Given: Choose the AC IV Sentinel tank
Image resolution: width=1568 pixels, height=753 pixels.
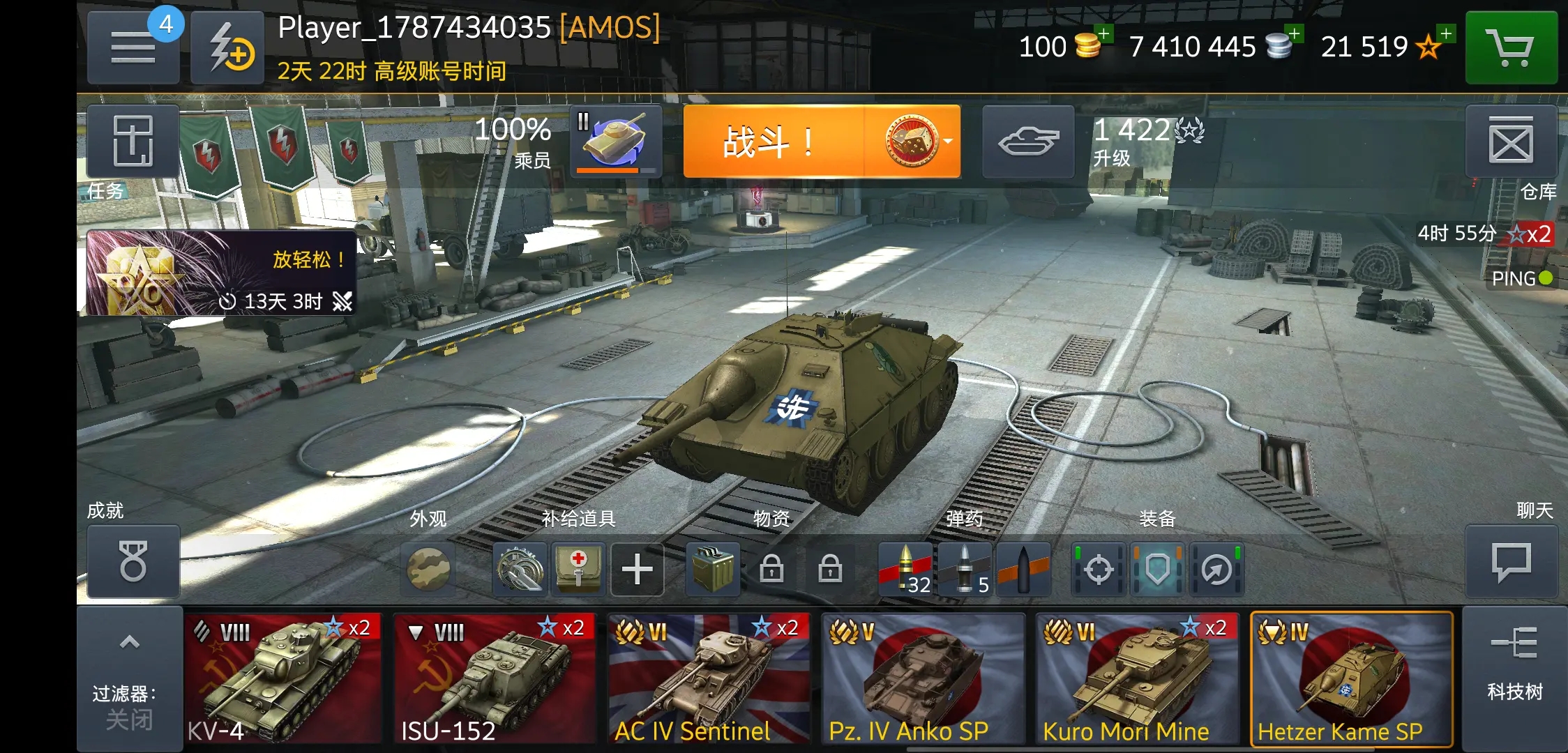Looking at the screenshot, I should 709,678.
